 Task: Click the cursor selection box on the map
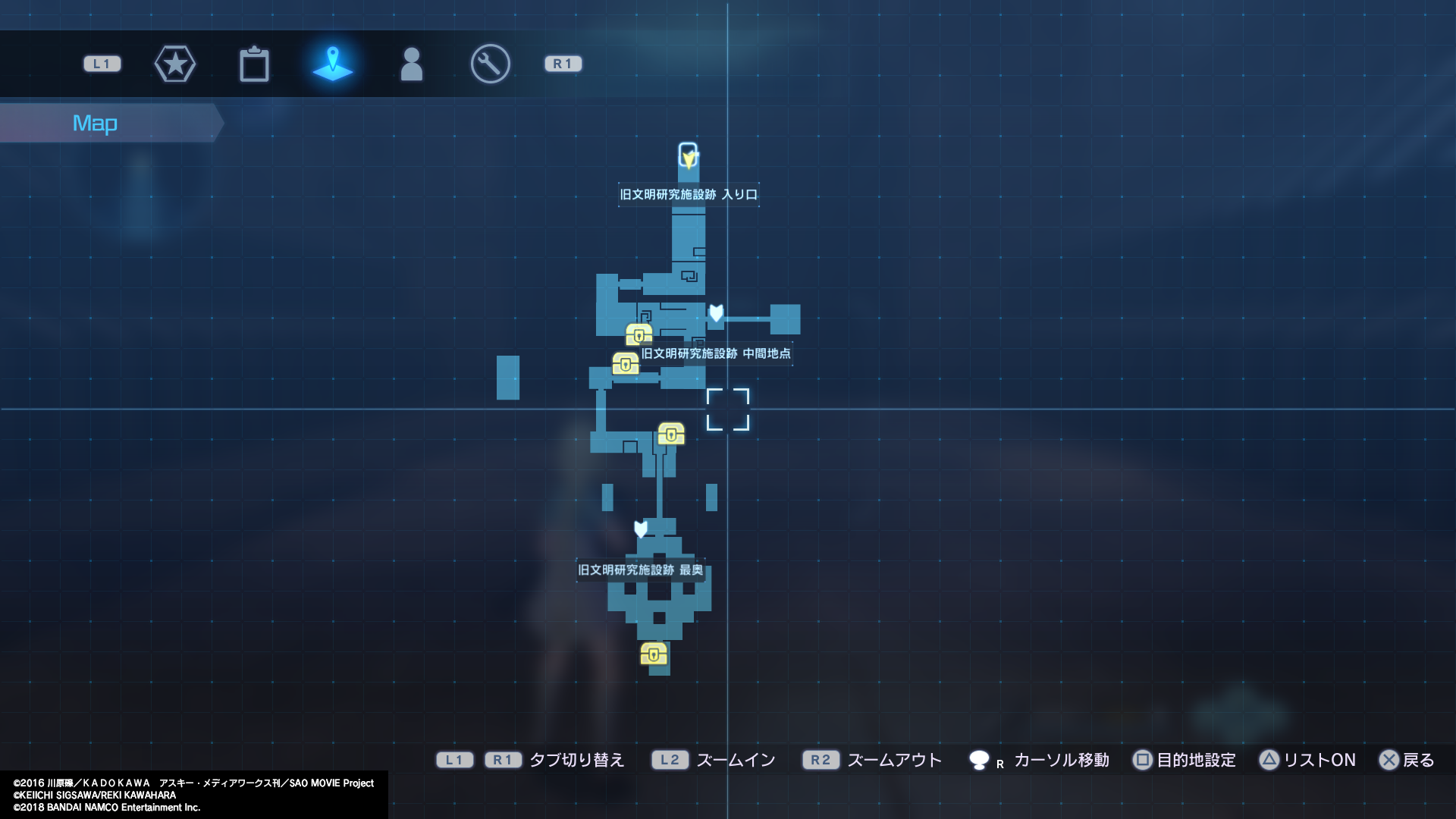point(729,408)
